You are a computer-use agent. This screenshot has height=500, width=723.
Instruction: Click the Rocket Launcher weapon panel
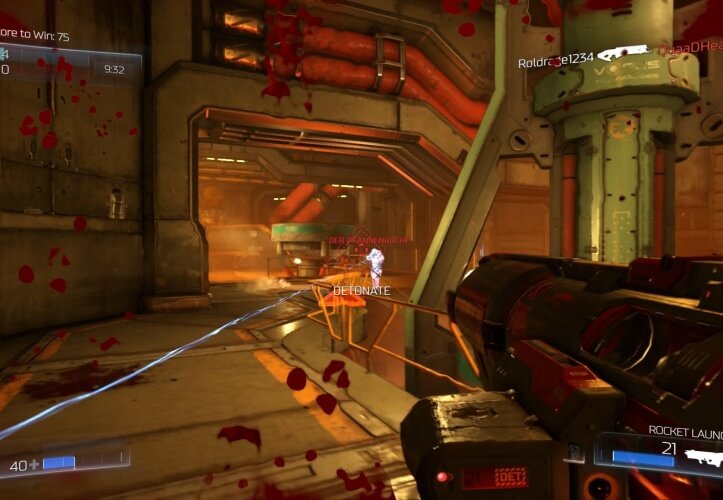661,450
